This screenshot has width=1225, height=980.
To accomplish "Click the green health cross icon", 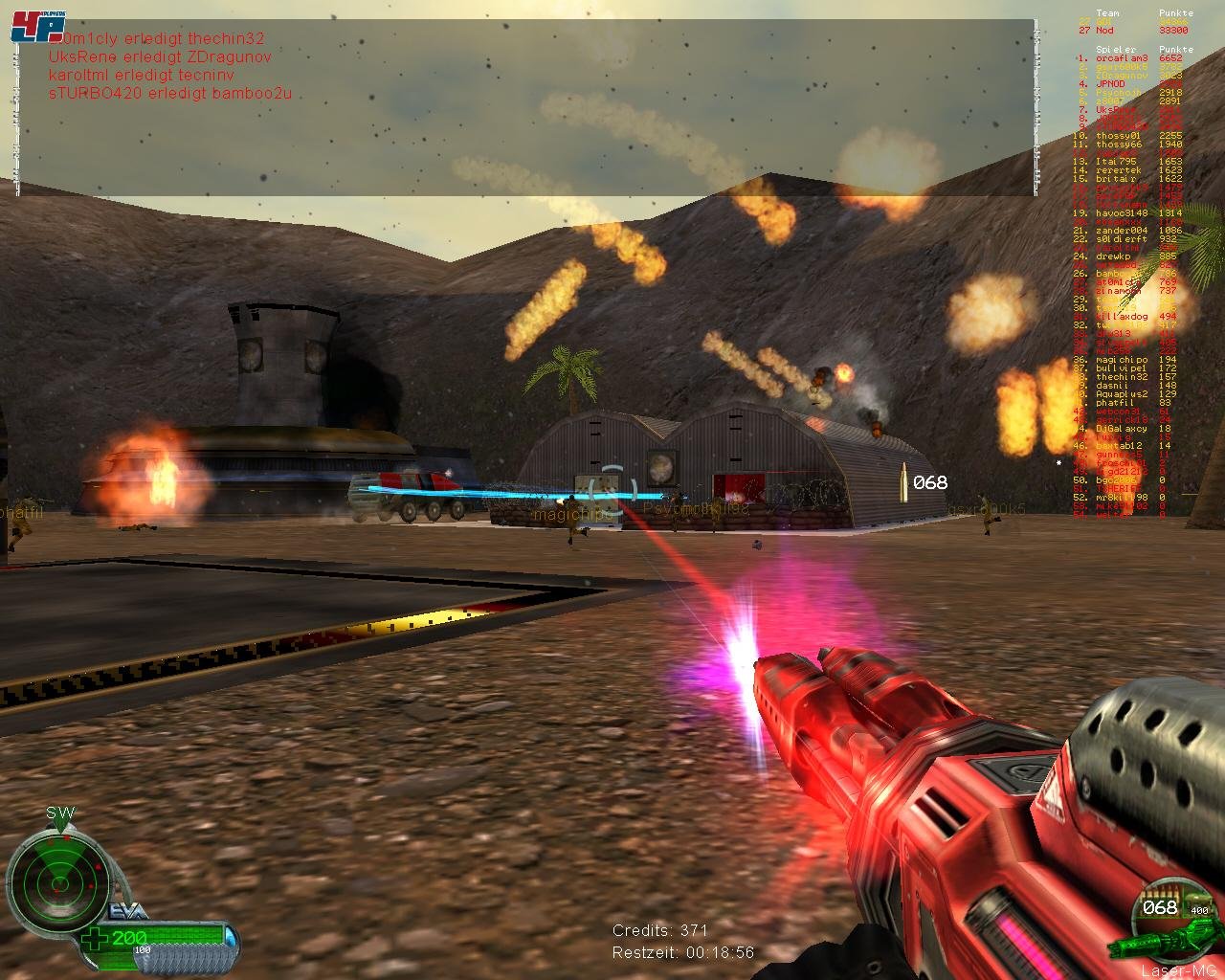I will 95,937.
